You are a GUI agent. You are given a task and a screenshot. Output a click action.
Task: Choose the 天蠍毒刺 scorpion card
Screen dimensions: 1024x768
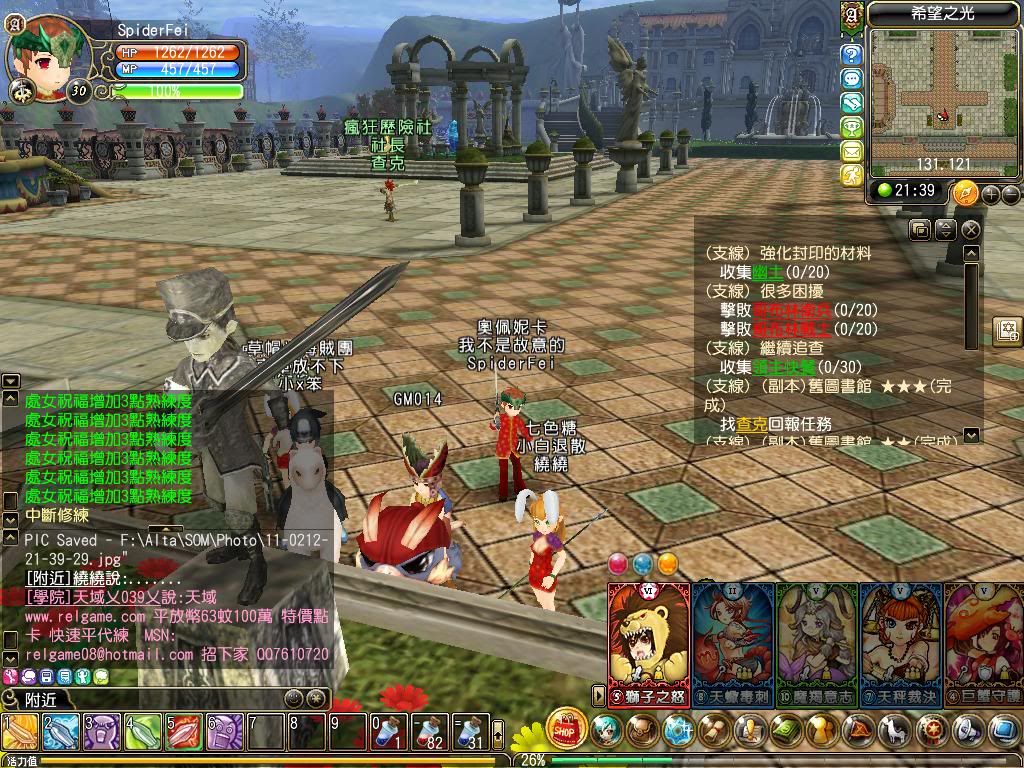732,640
